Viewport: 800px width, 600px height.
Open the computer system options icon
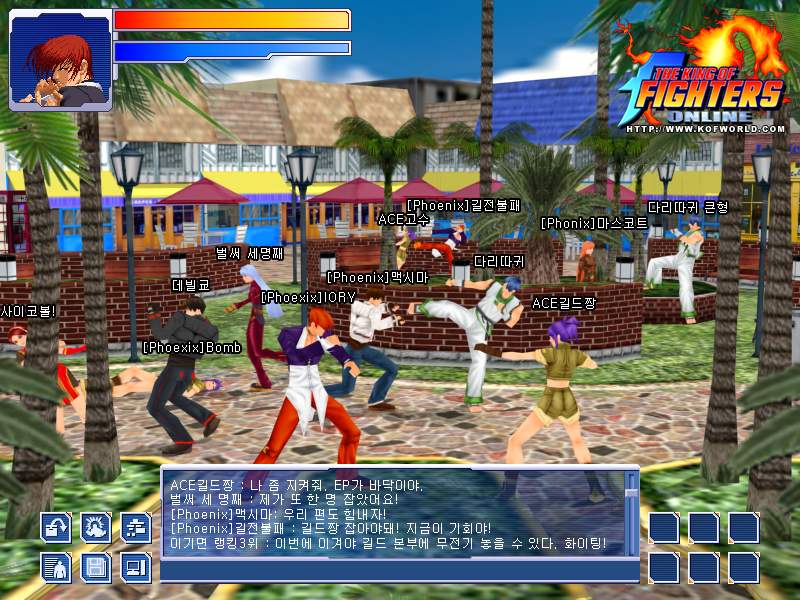(135, 568)
